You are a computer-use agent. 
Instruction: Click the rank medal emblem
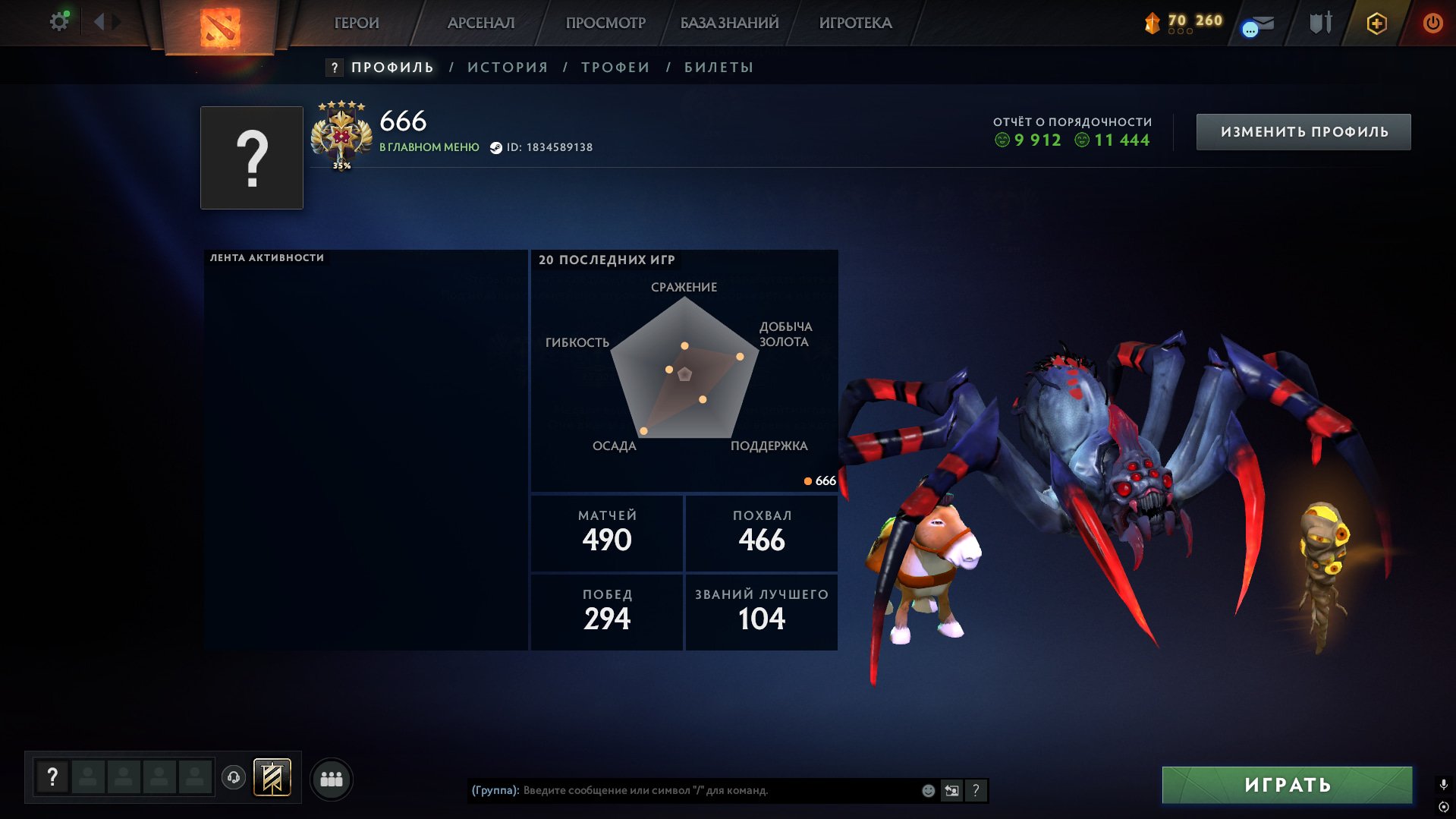pyautogui.click(x=343, y=135)
